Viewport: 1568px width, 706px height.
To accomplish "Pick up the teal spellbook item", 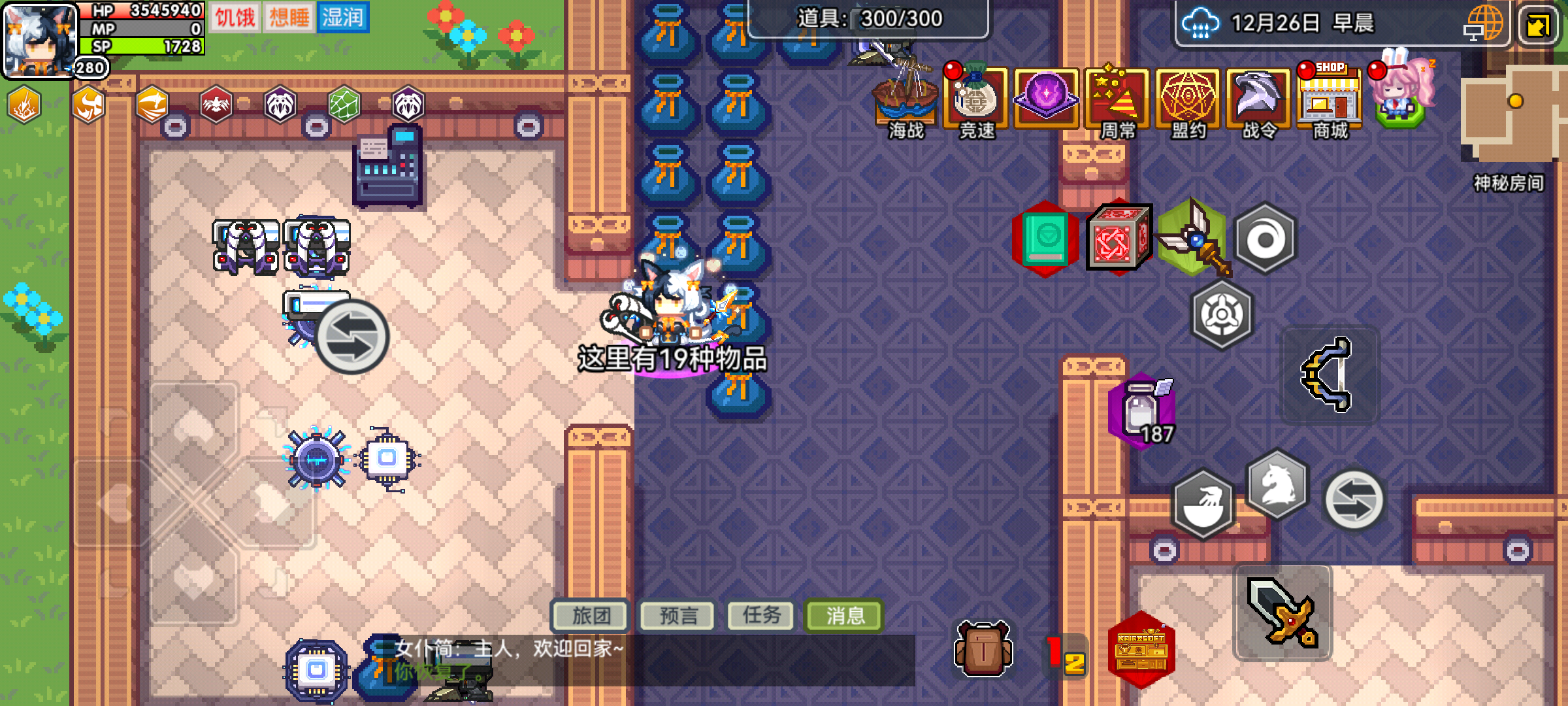I will tap(1045, 239).
